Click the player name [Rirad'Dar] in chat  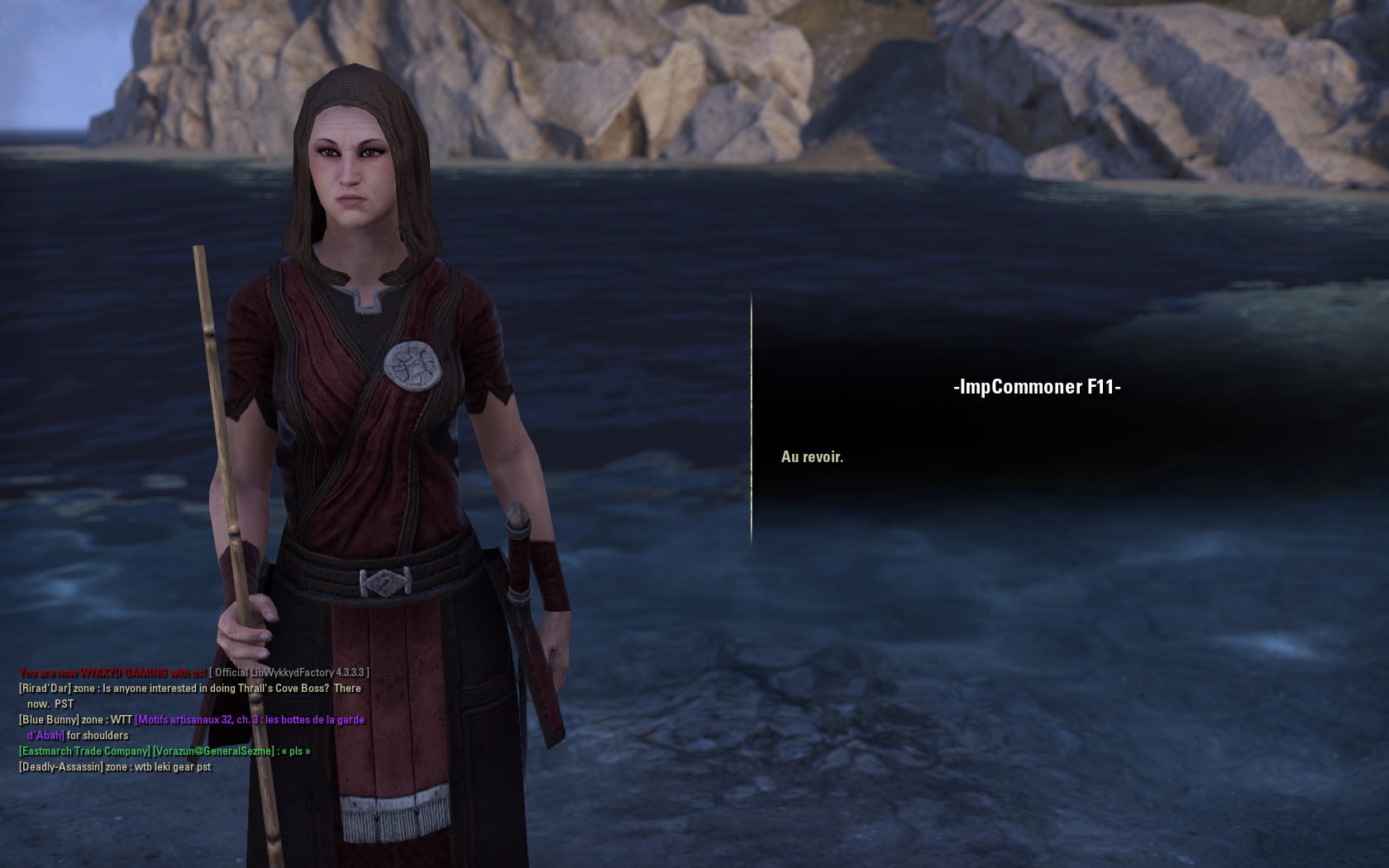(x=46, y=688)
